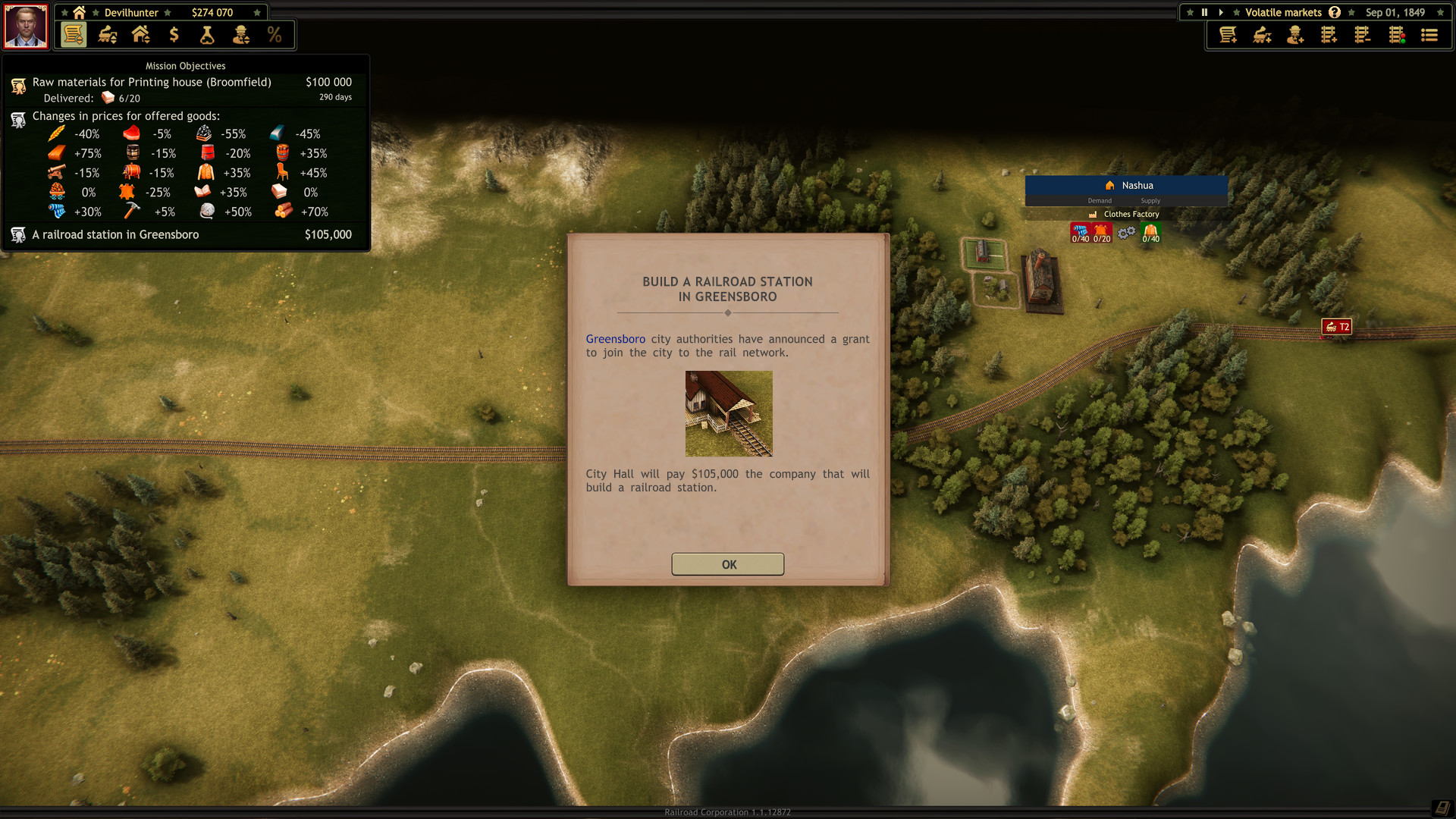Open the staff overview with the person icon
The height and width of the screenshot is (819, 1456).
(240, 35)
